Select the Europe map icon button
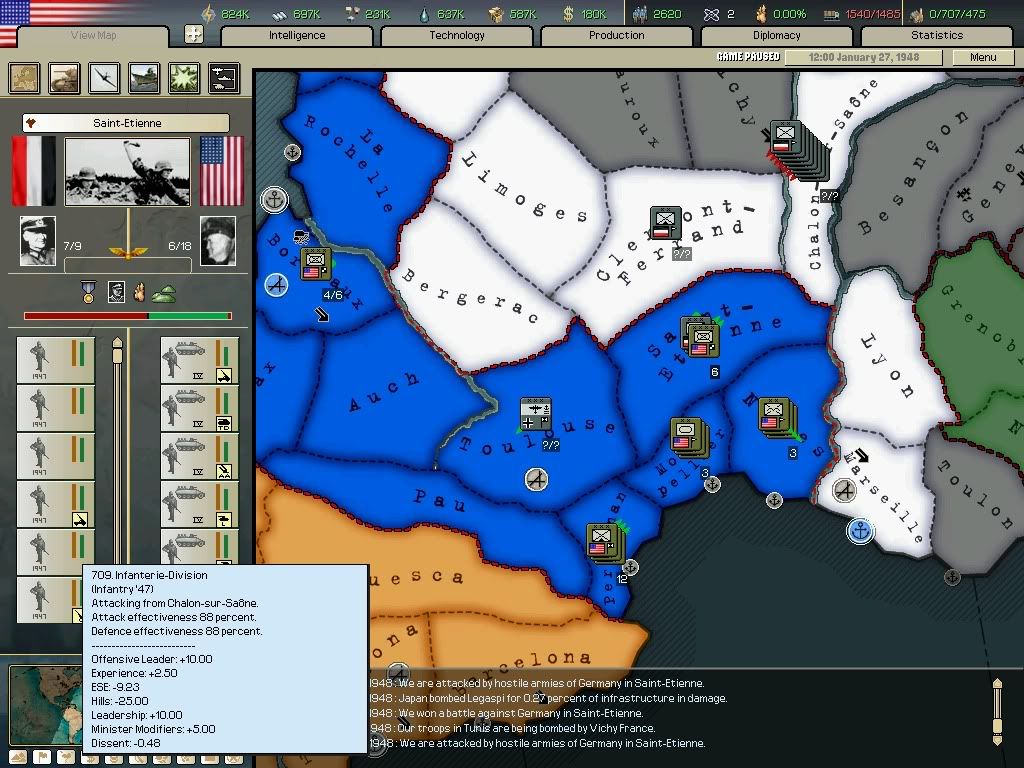 coord(25,78)
